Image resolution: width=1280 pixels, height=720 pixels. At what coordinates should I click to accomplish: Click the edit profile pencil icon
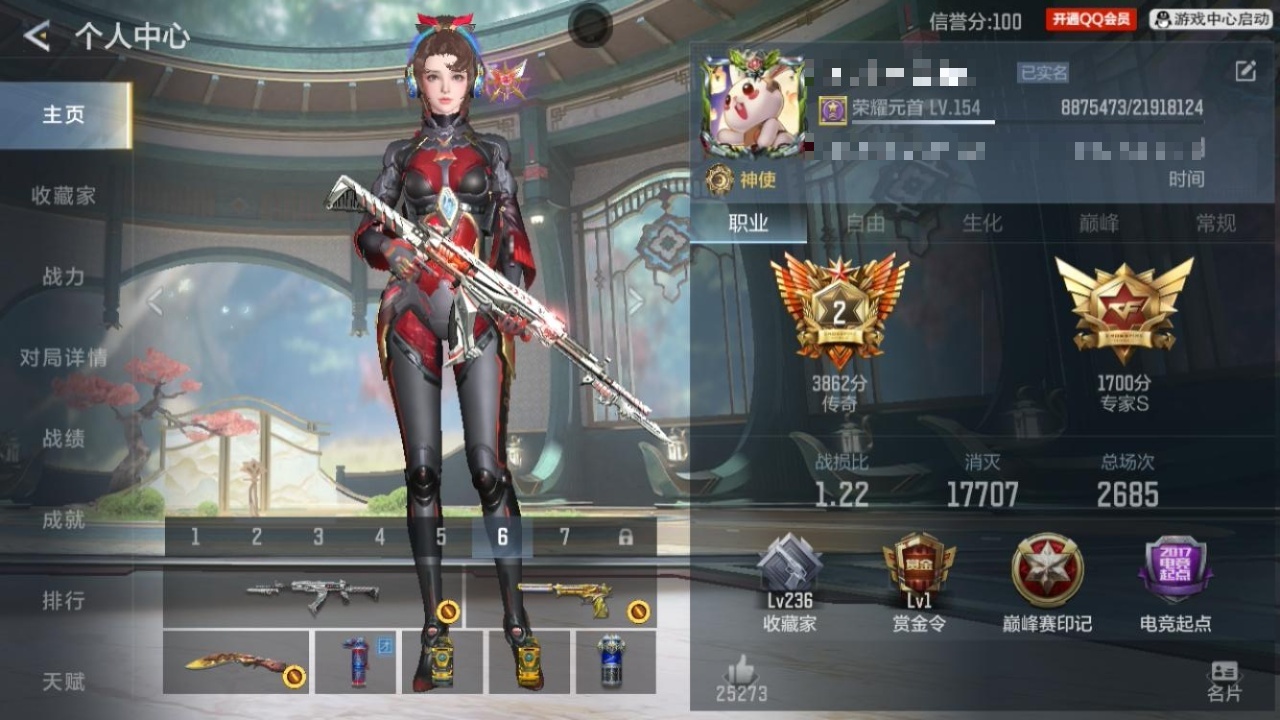point(1245,71)
